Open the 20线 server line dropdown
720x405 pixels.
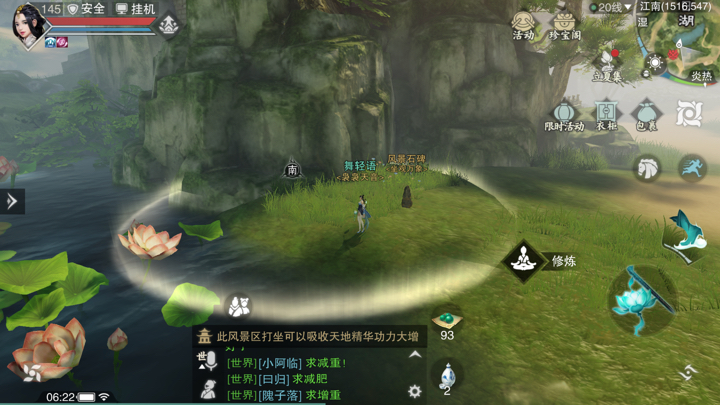click(x=608, y=8)
